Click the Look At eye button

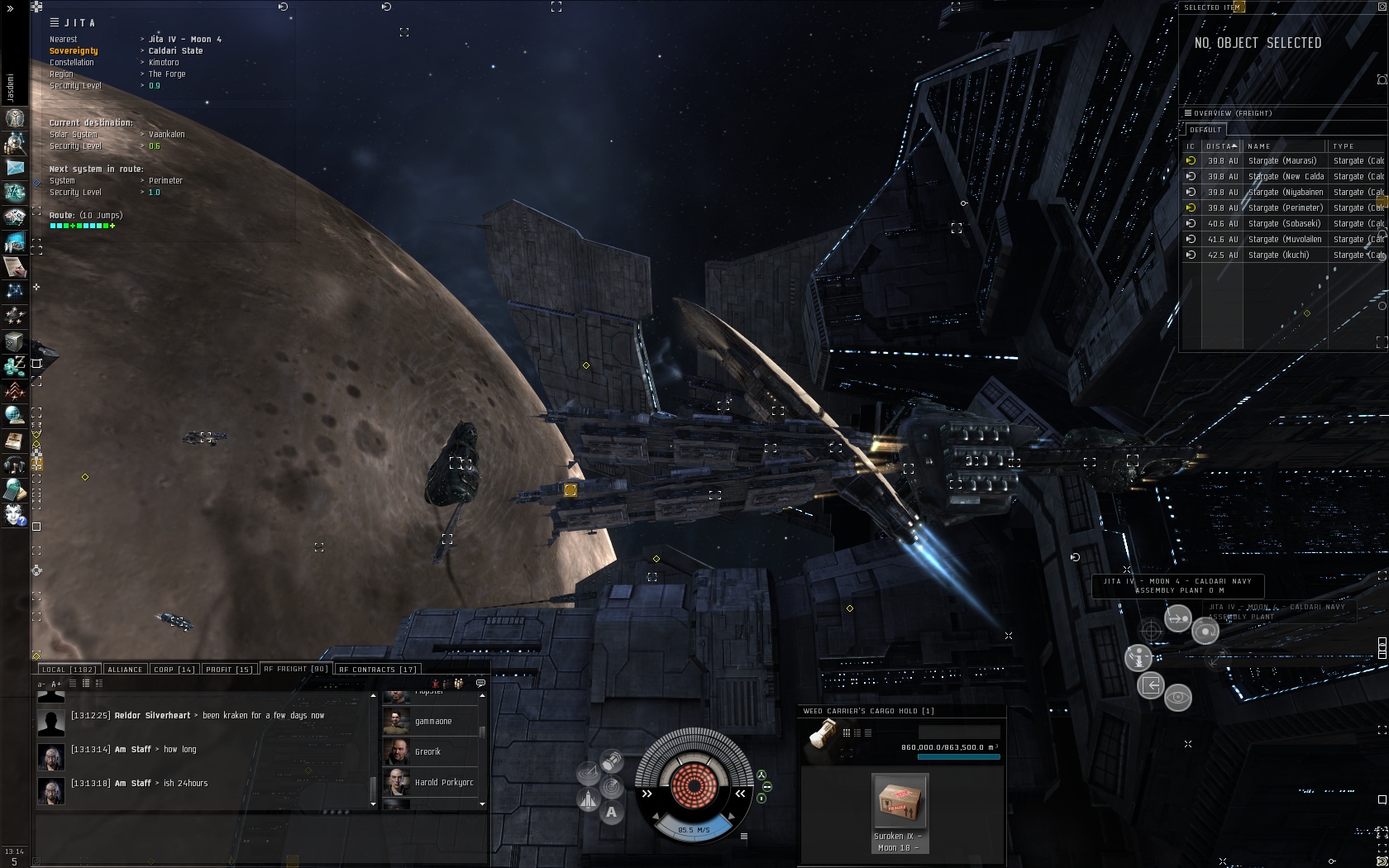(1178, 698)
